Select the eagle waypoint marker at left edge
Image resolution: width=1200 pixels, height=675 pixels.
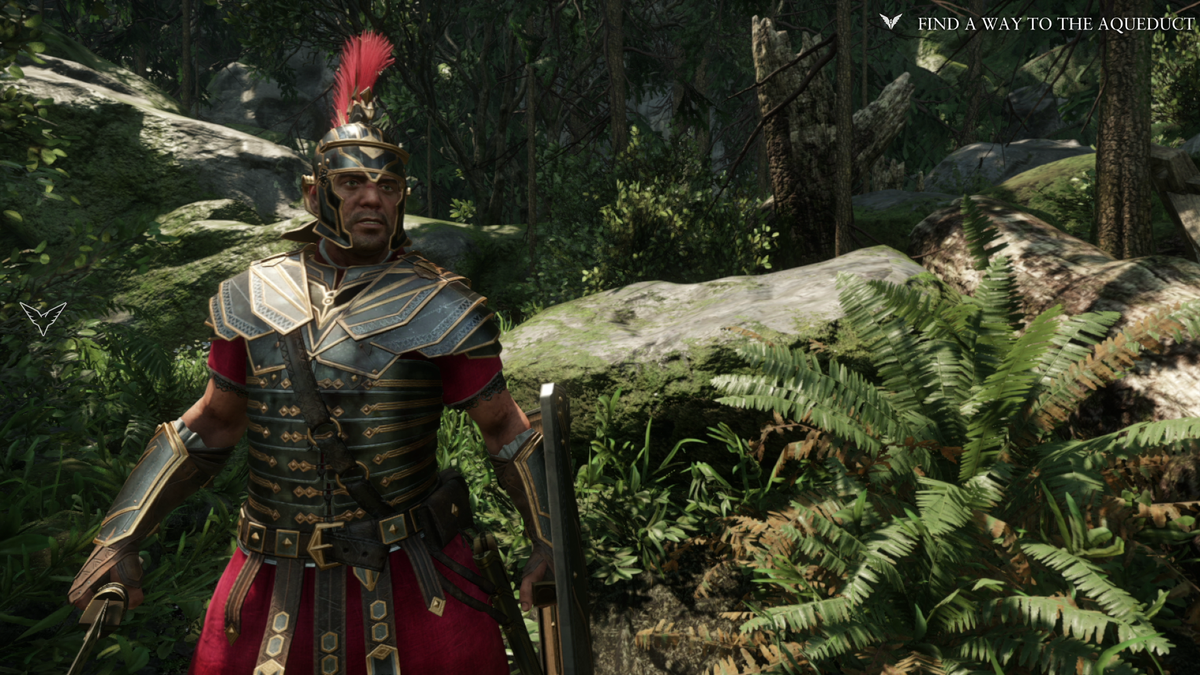(43, 317)
